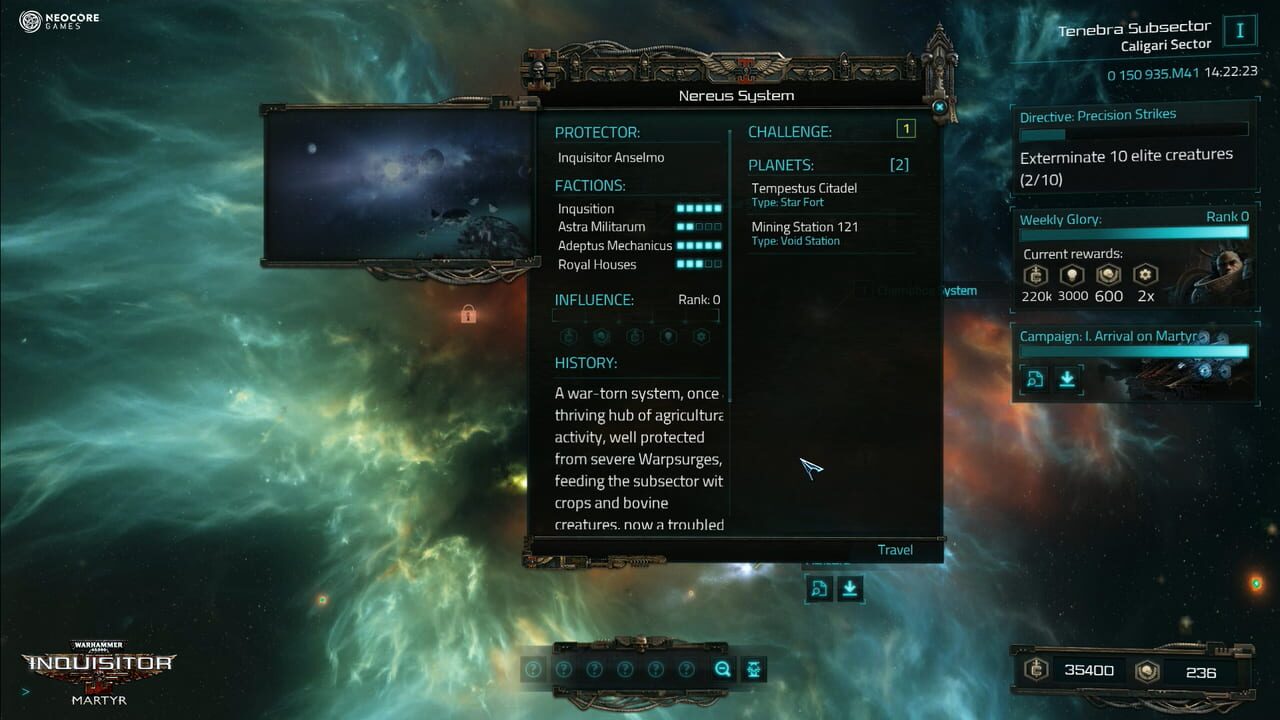Click the Weekly Glory progress bar
The image size is (1280, 720).
pos(1133,232)
